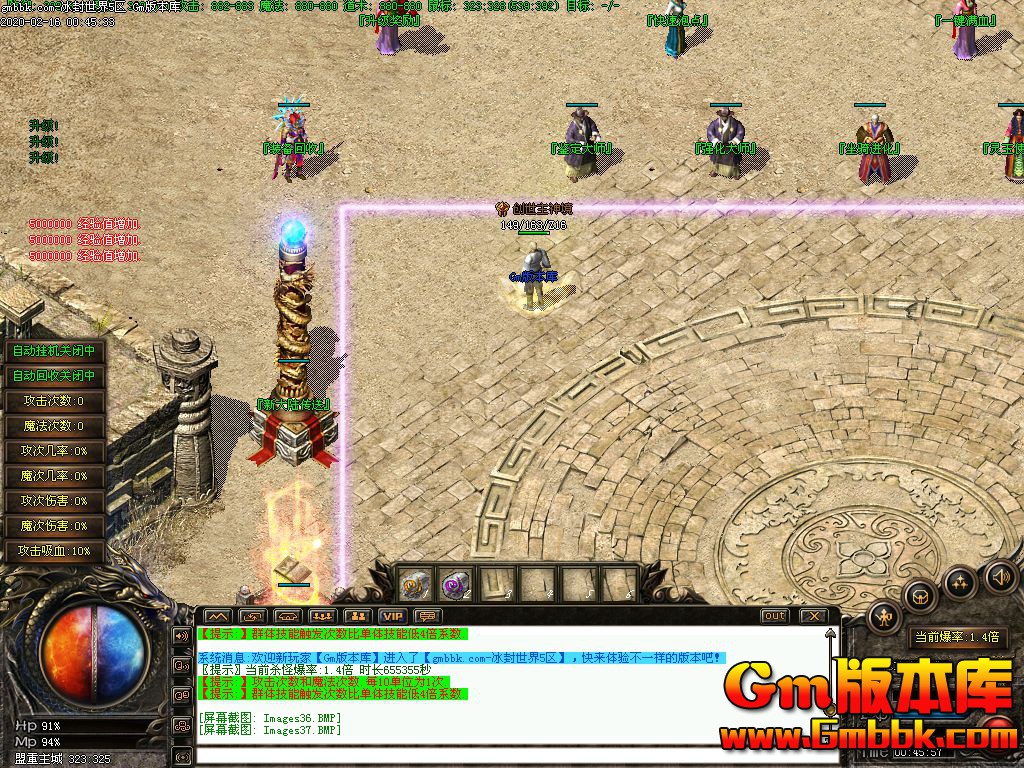Select the first hotbar slot with gold scroll
The image size is (1024, 768).
[x=415, y=584]
